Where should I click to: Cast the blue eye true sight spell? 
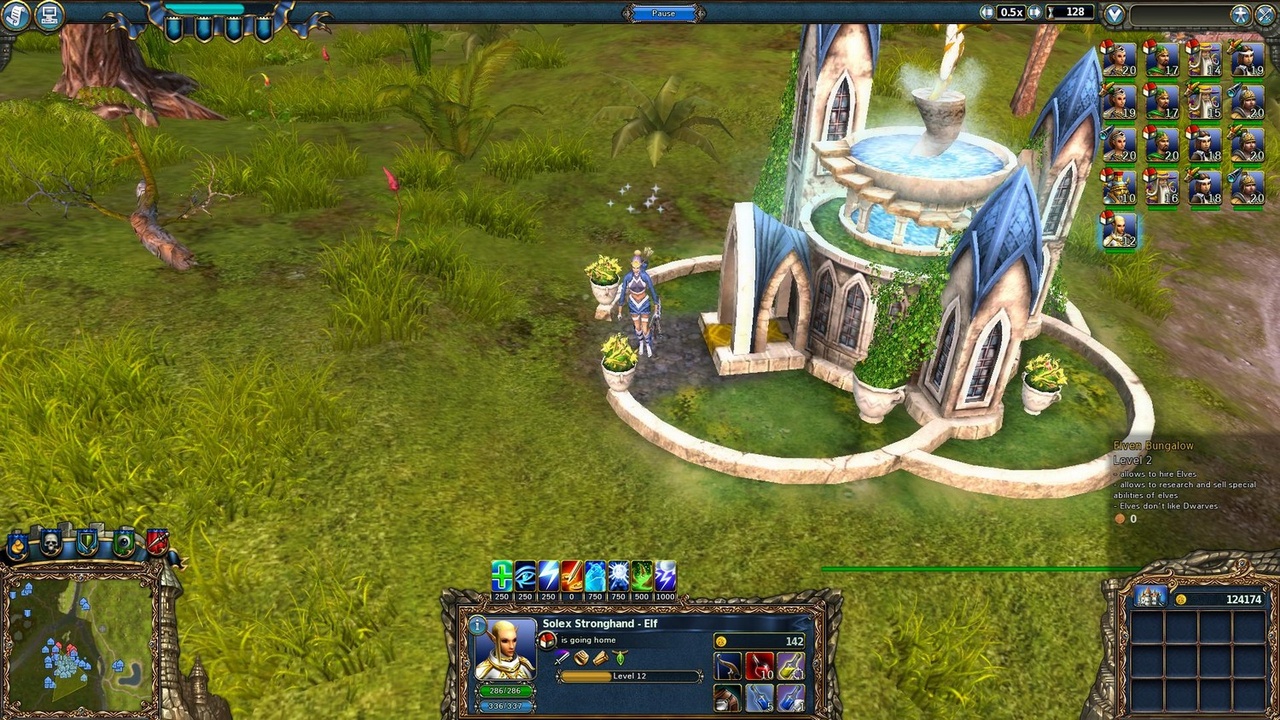(x=522, y=575)
